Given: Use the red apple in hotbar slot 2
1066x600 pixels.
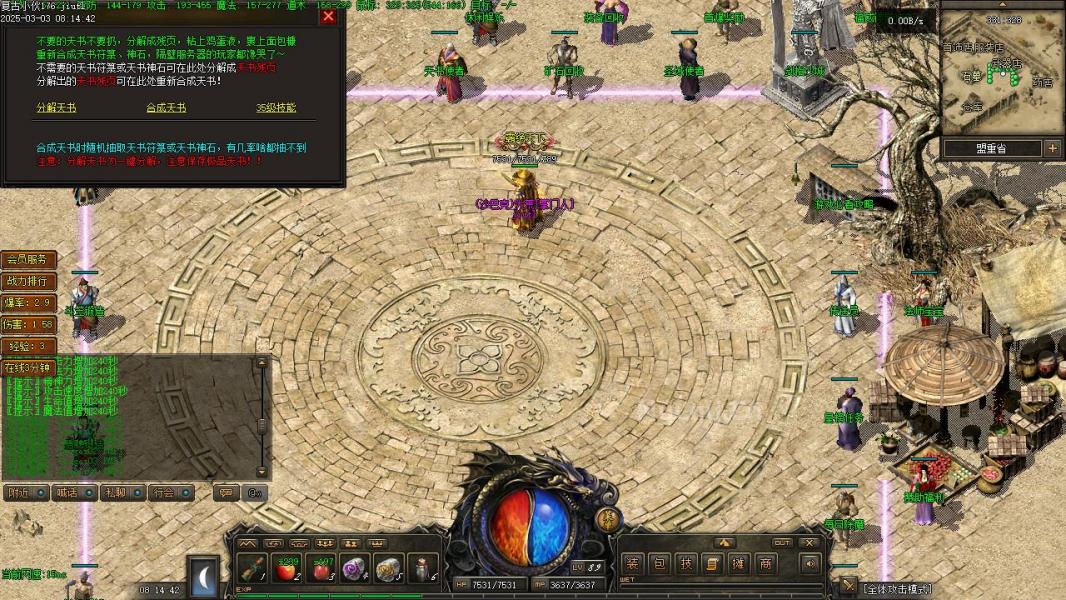Looking at the screenshot, I should [x=288, y=568].
